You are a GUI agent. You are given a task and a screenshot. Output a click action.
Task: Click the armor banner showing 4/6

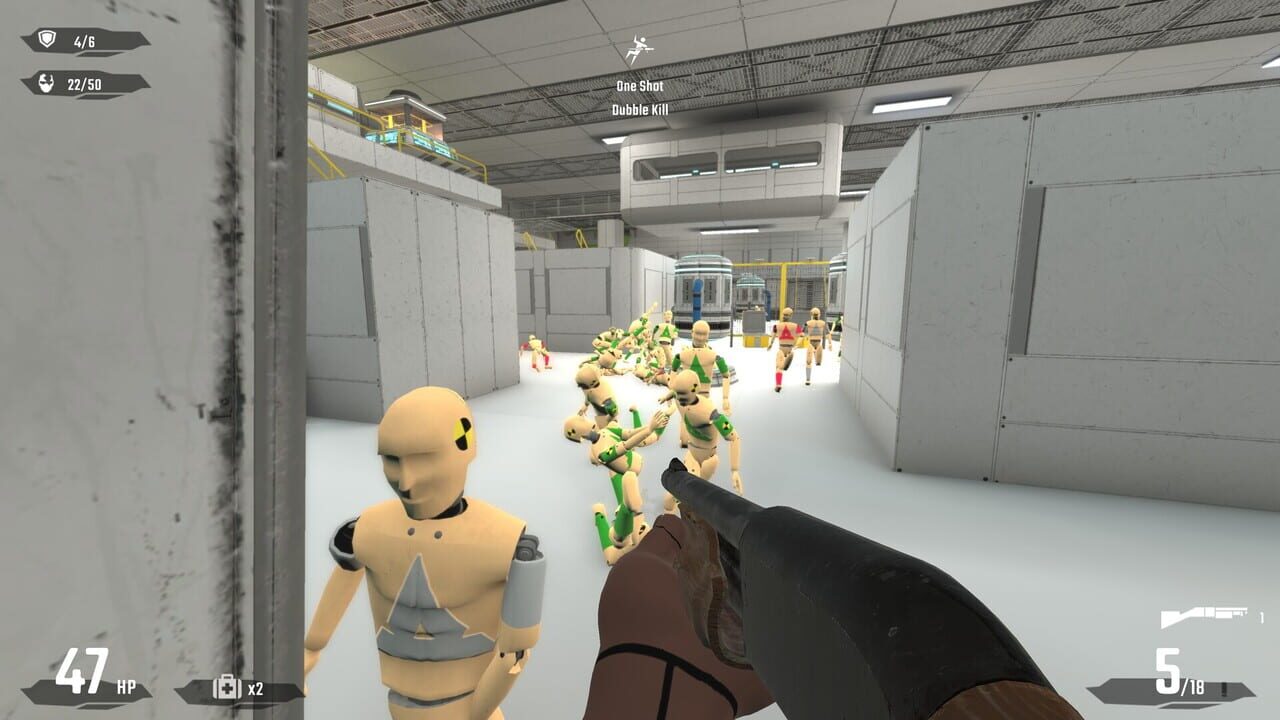tap(85, 40)
